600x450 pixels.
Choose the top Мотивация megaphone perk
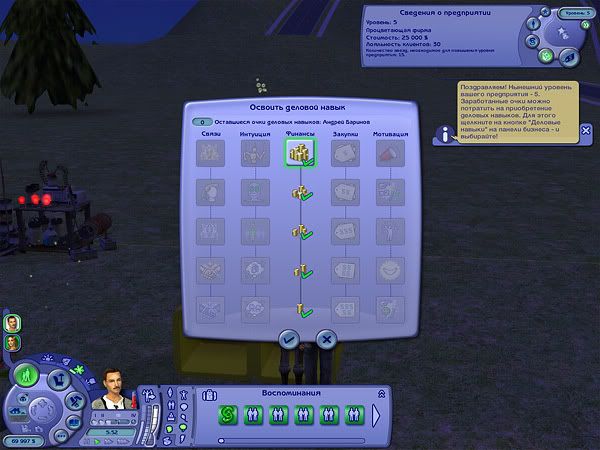(388, 153)
